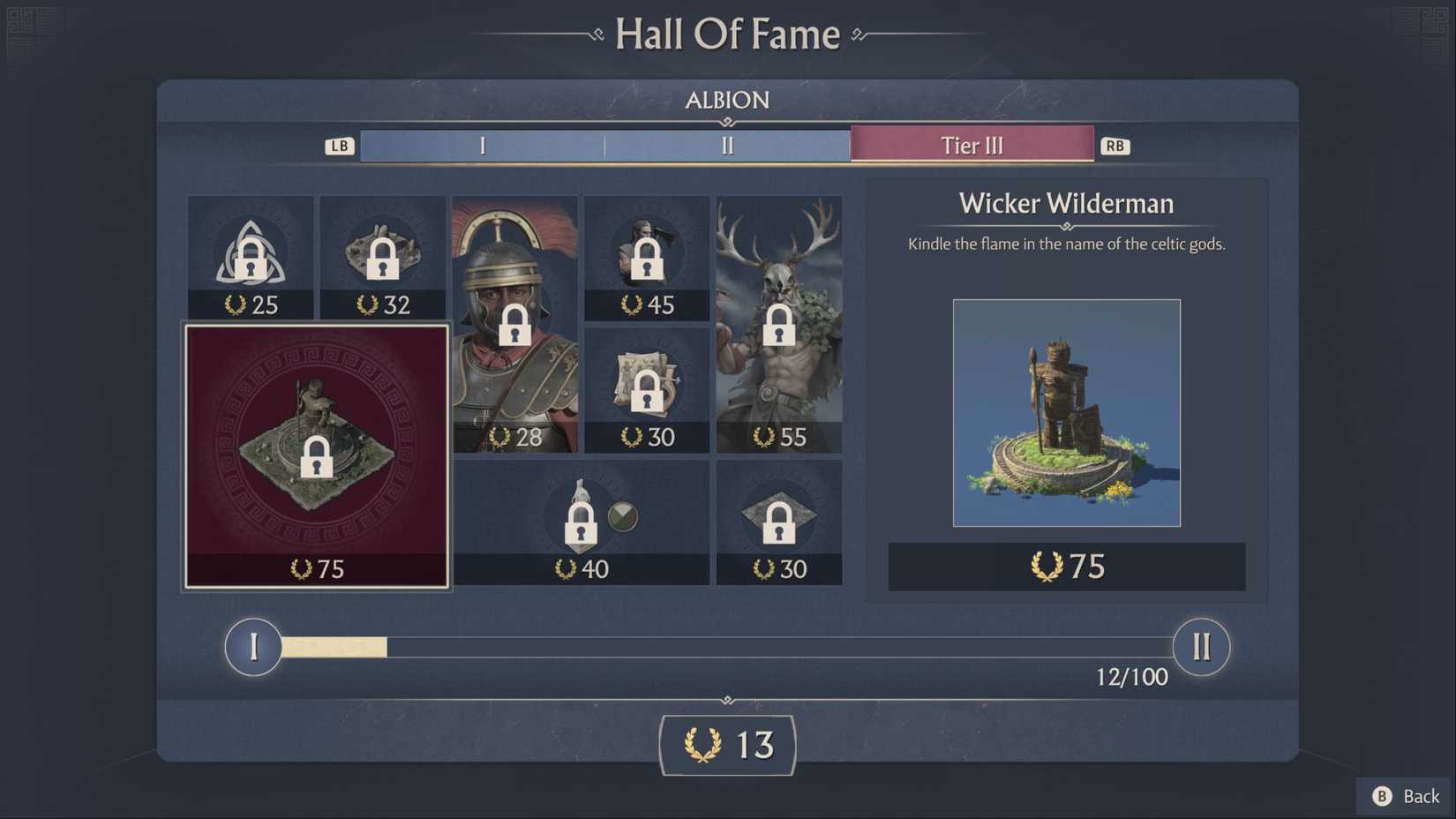This screenshot has height=819, width=1456.
Task: Click the circular II marker on the progress track
Action: coord(1201,647)
